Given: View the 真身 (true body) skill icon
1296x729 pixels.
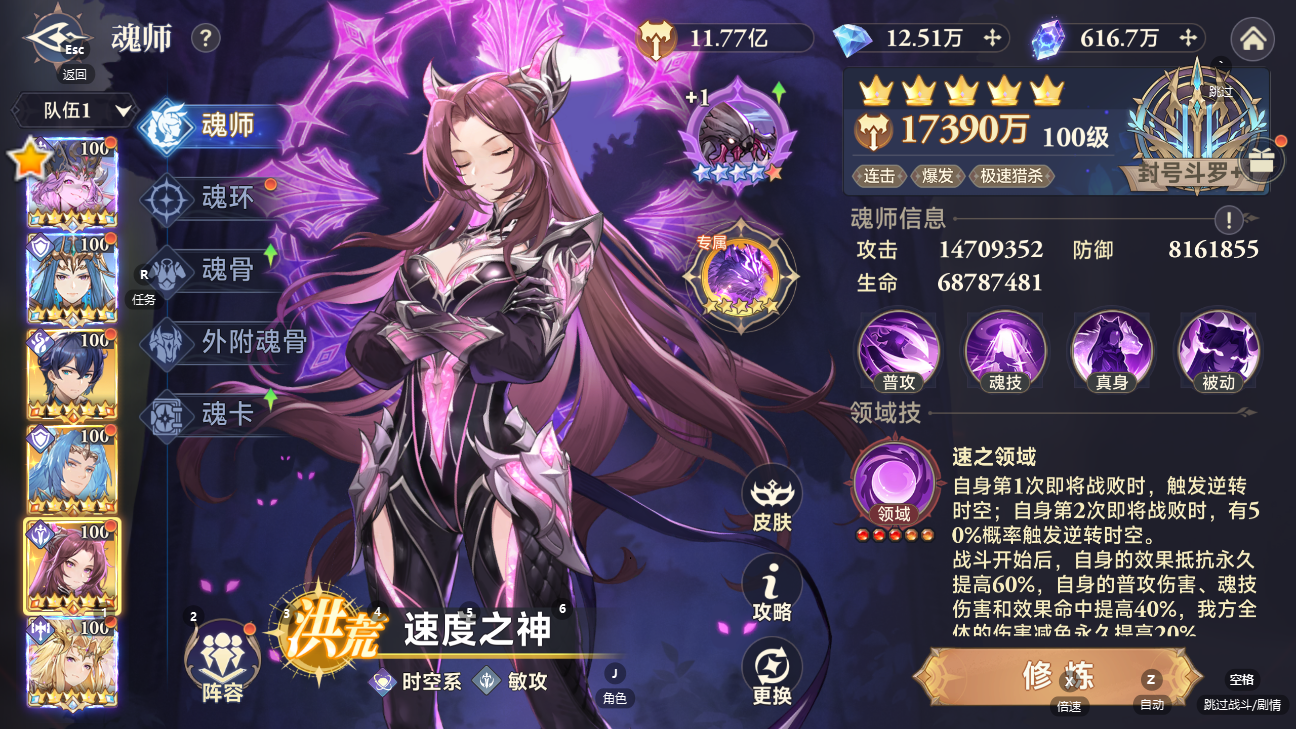Looking at the screenshot, I should 1112,351.
